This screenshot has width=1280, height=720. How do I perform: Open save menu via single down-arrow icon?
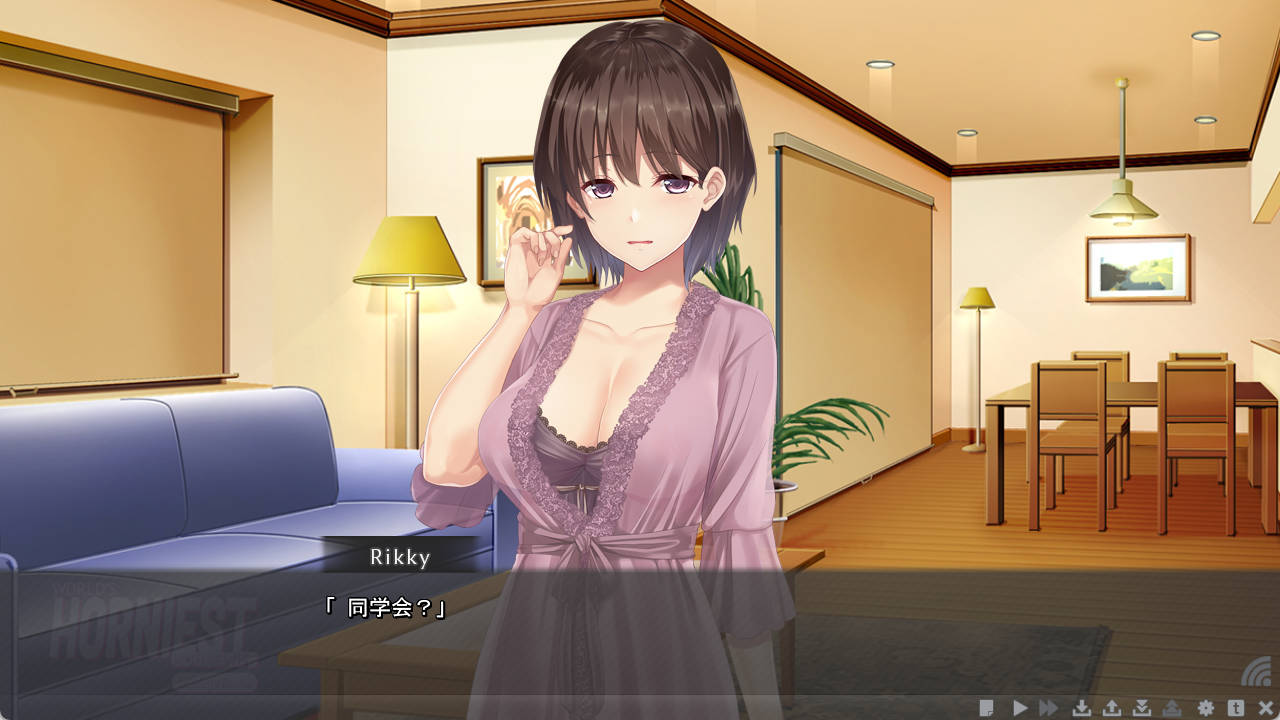click(x=1081, y=708)
